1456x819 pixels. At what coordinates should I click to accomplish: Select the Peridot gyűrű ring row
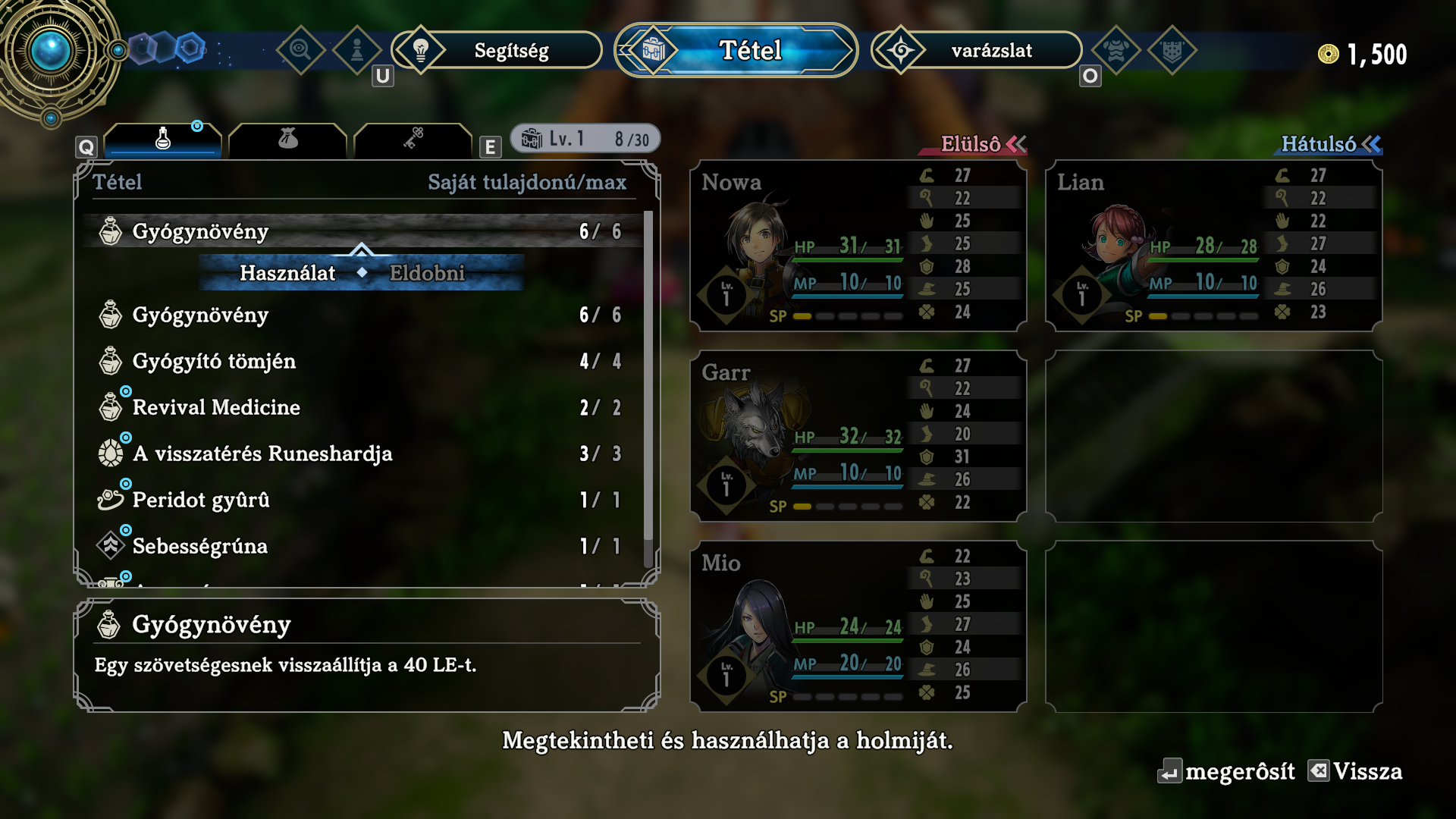(x=360, y=500)
